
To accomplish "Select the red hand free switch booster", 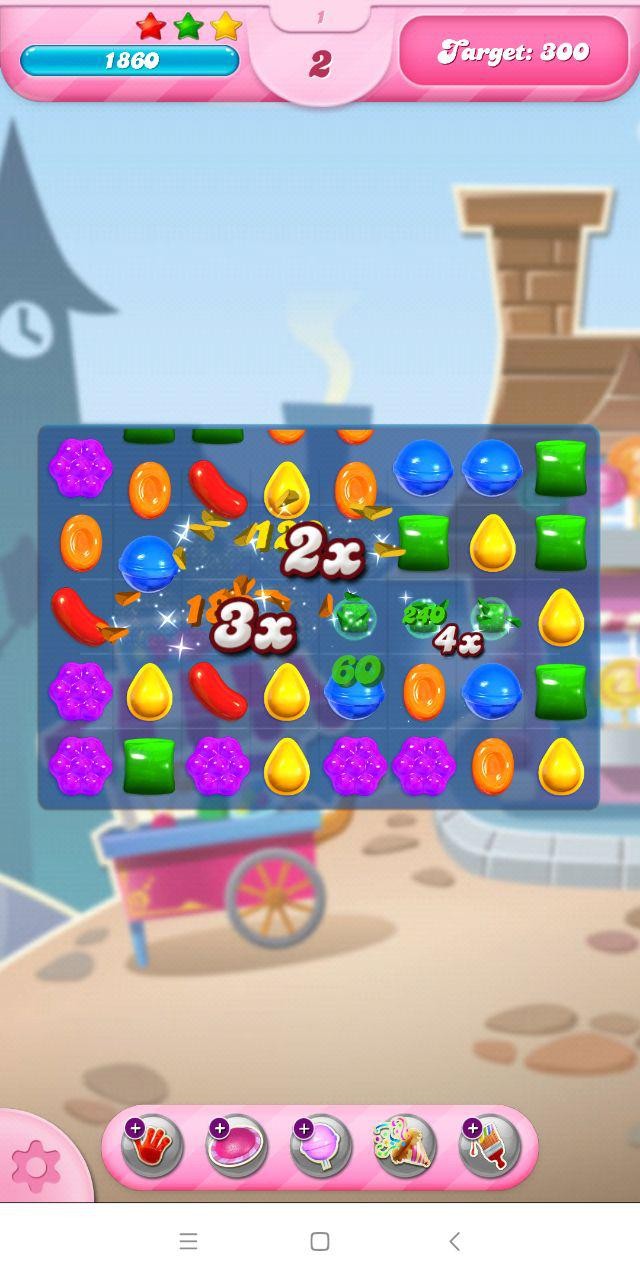I will point(152,1146).
